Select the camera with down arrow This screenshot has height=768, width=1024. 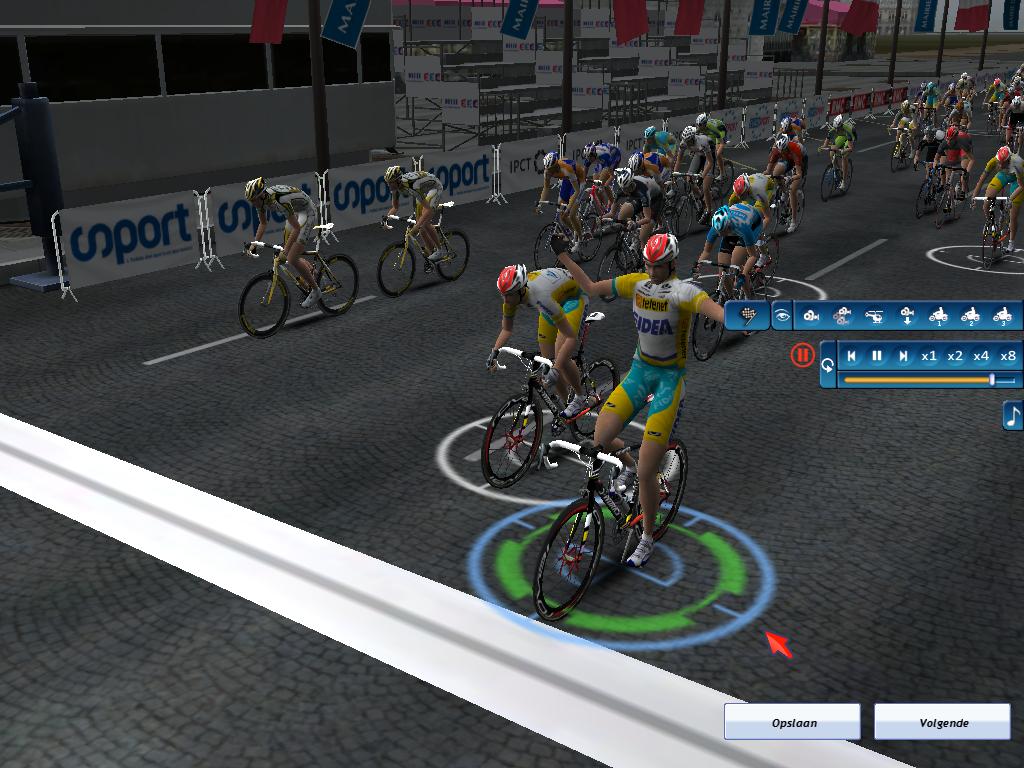tap(907, 316)
